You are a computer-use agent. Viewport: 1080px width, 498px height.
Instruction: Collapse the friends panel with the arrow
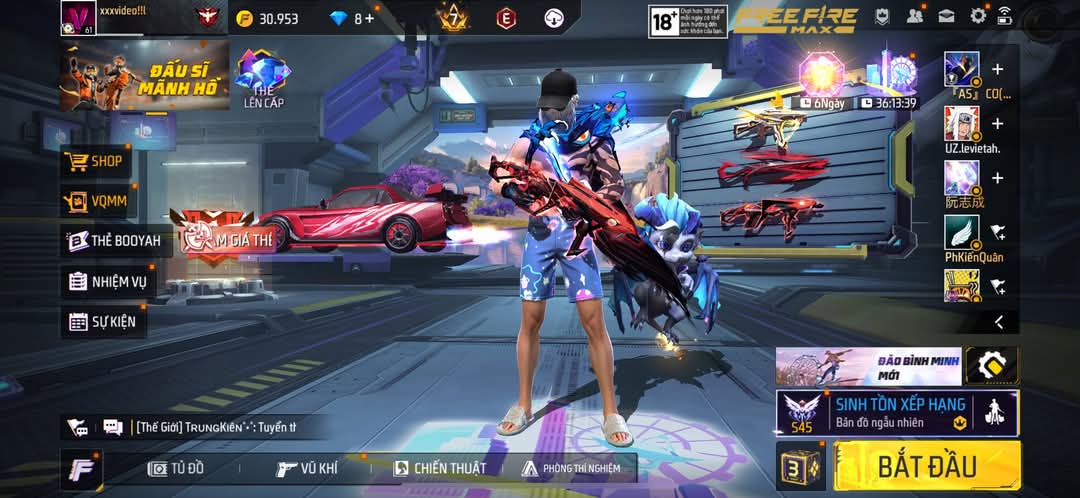point(998,321)
